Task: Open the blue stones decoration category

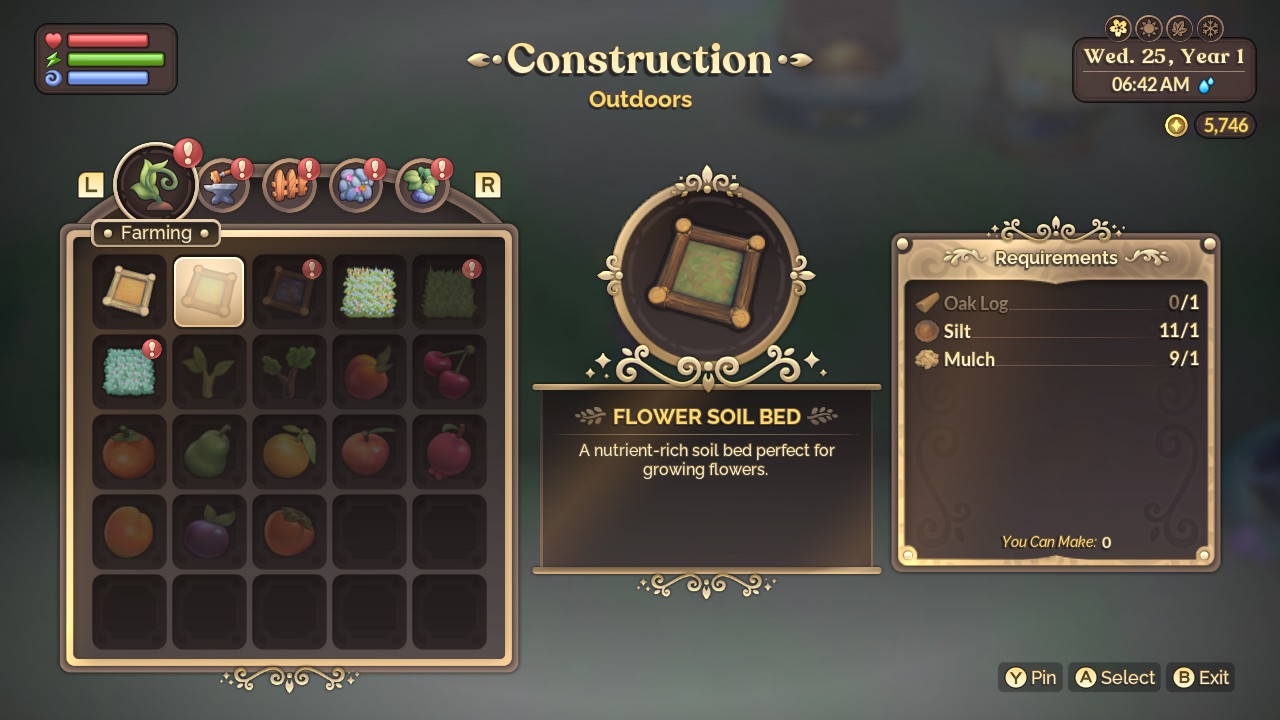Action: tap(355, 185)
